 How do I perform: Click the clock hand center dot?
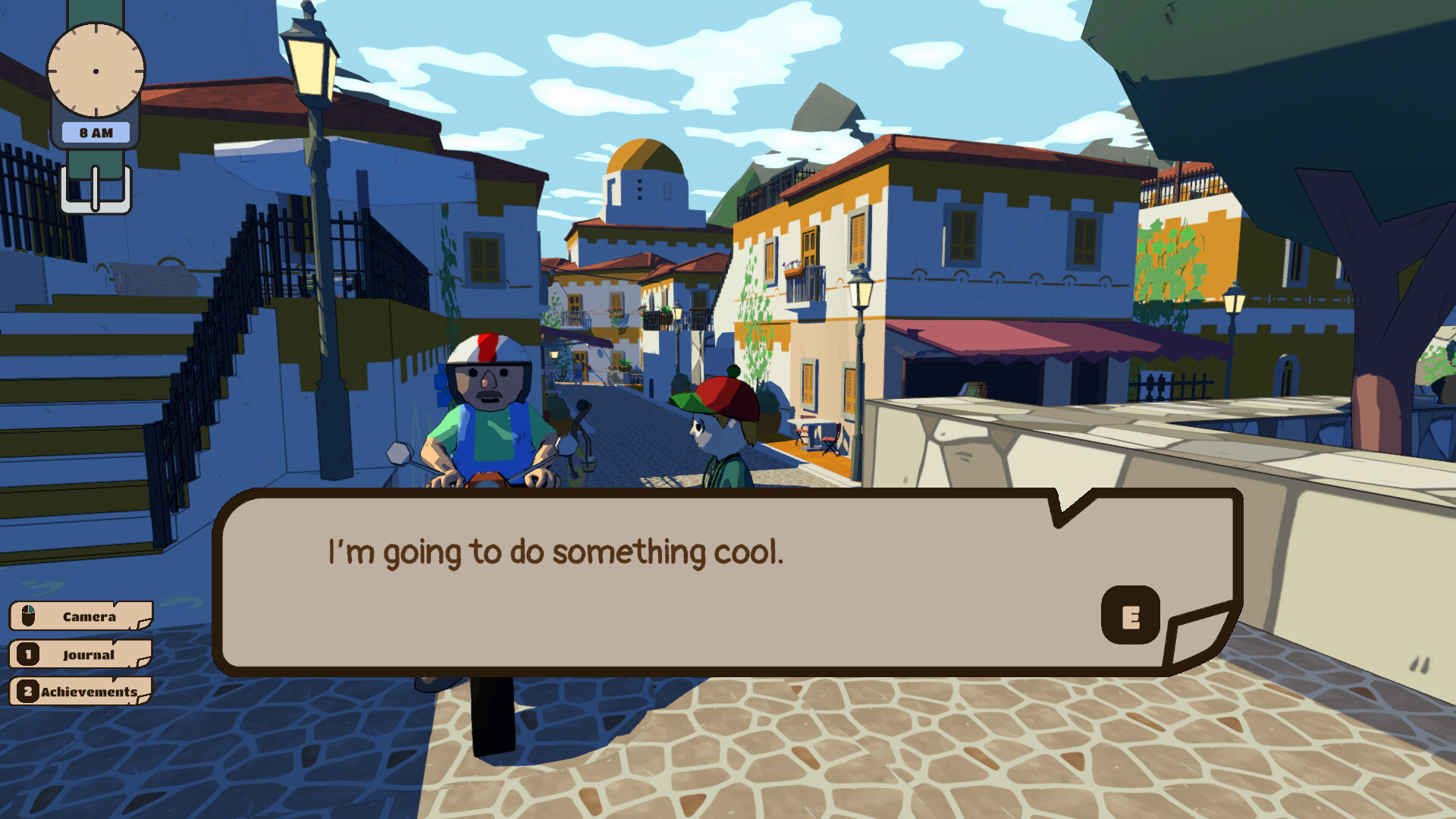pyautogui.click(x=96, y=71)
